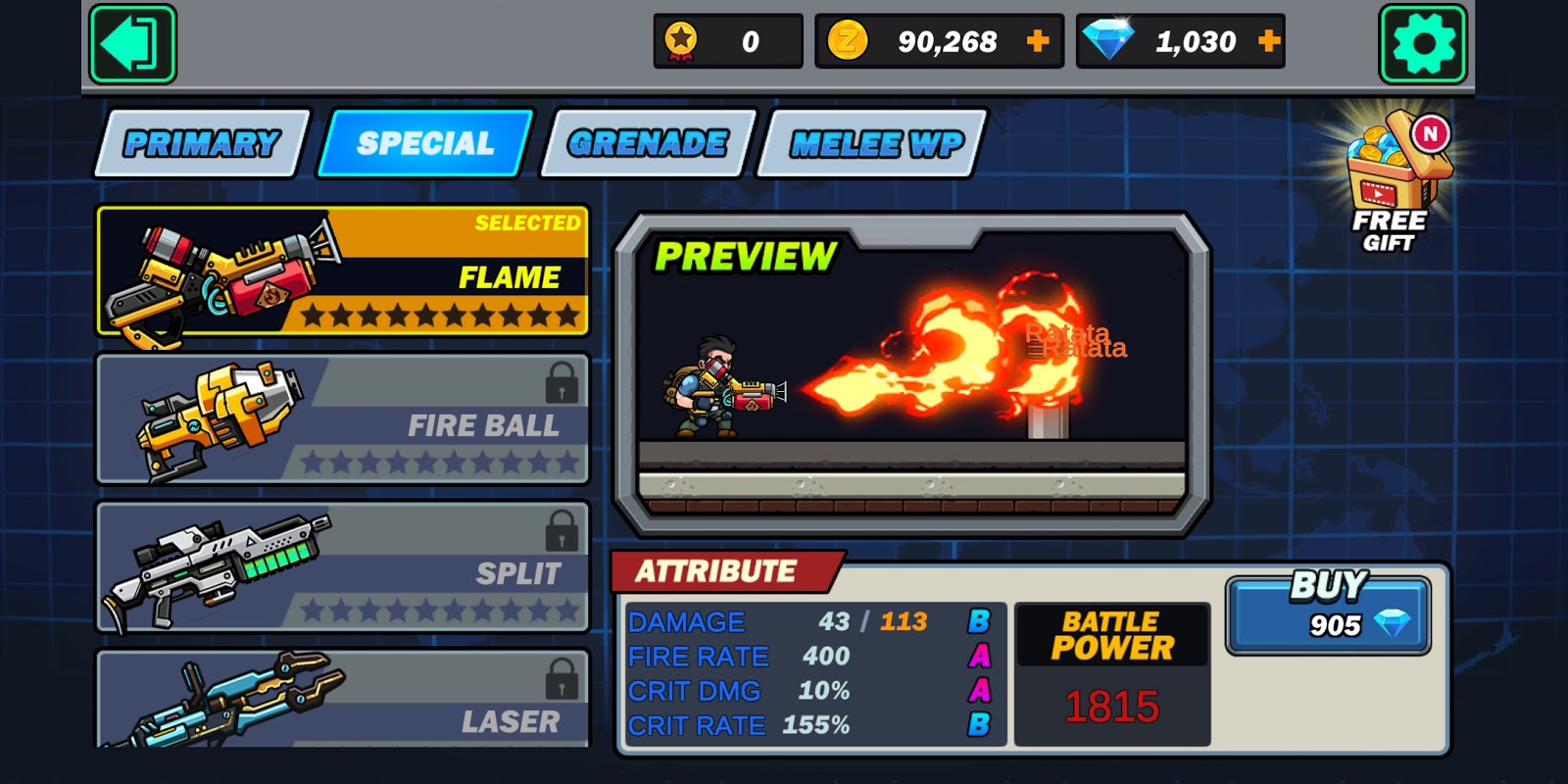Open the Grenade tab
The image size is (1568, 784).
coord(648,144)
